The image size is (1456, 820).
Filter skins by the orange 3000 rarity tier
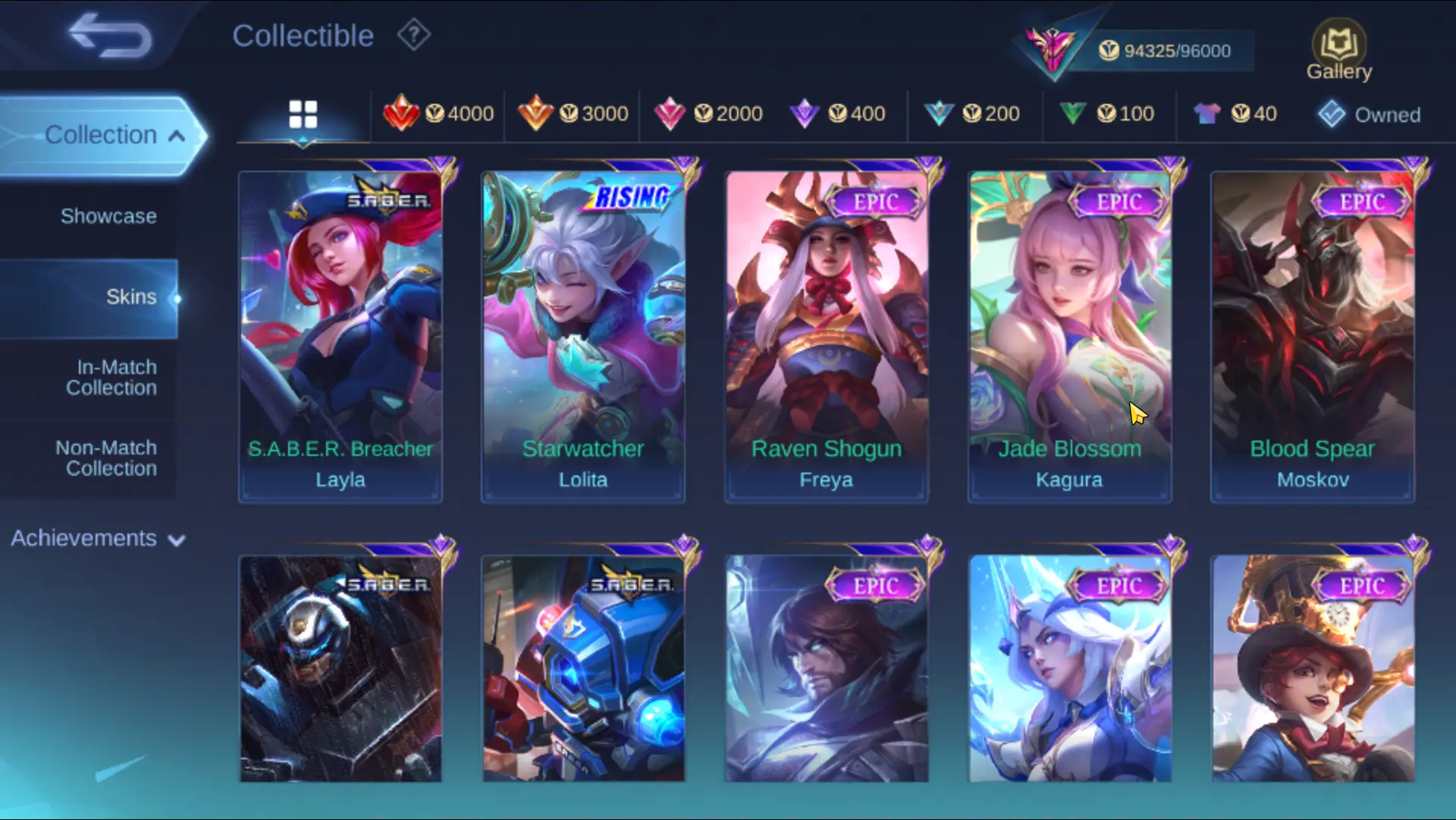point(574,115)
